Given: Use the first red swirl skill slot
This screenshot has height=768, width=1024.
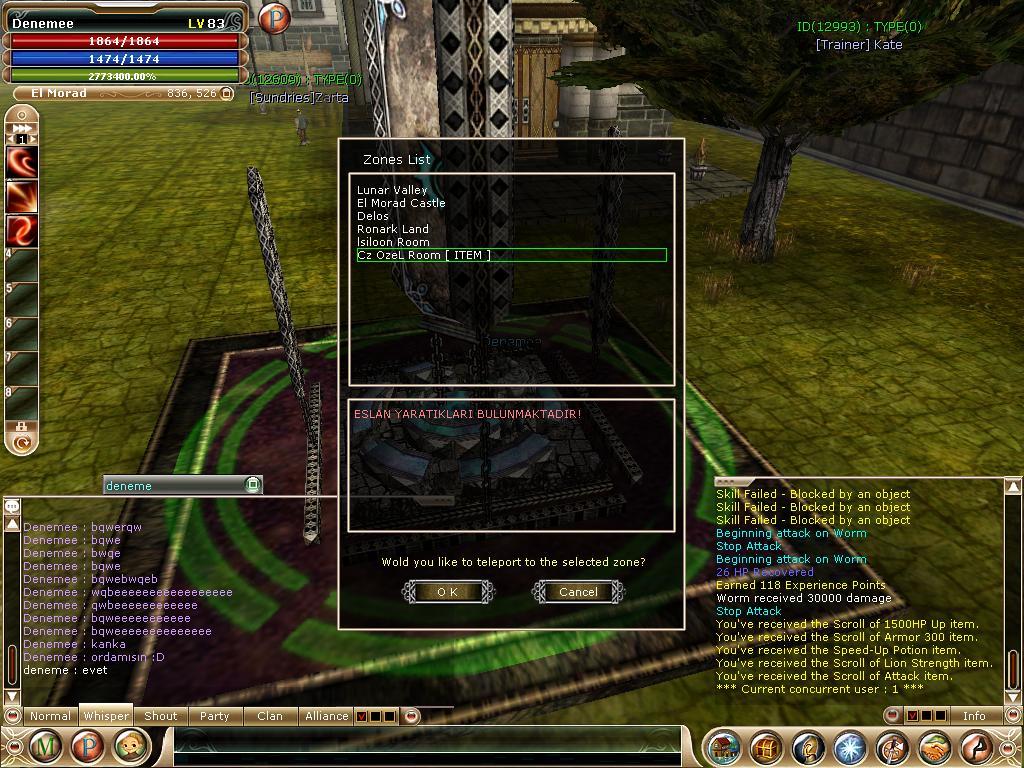Looking at the screenshot, I should click(x=22, y=162).
